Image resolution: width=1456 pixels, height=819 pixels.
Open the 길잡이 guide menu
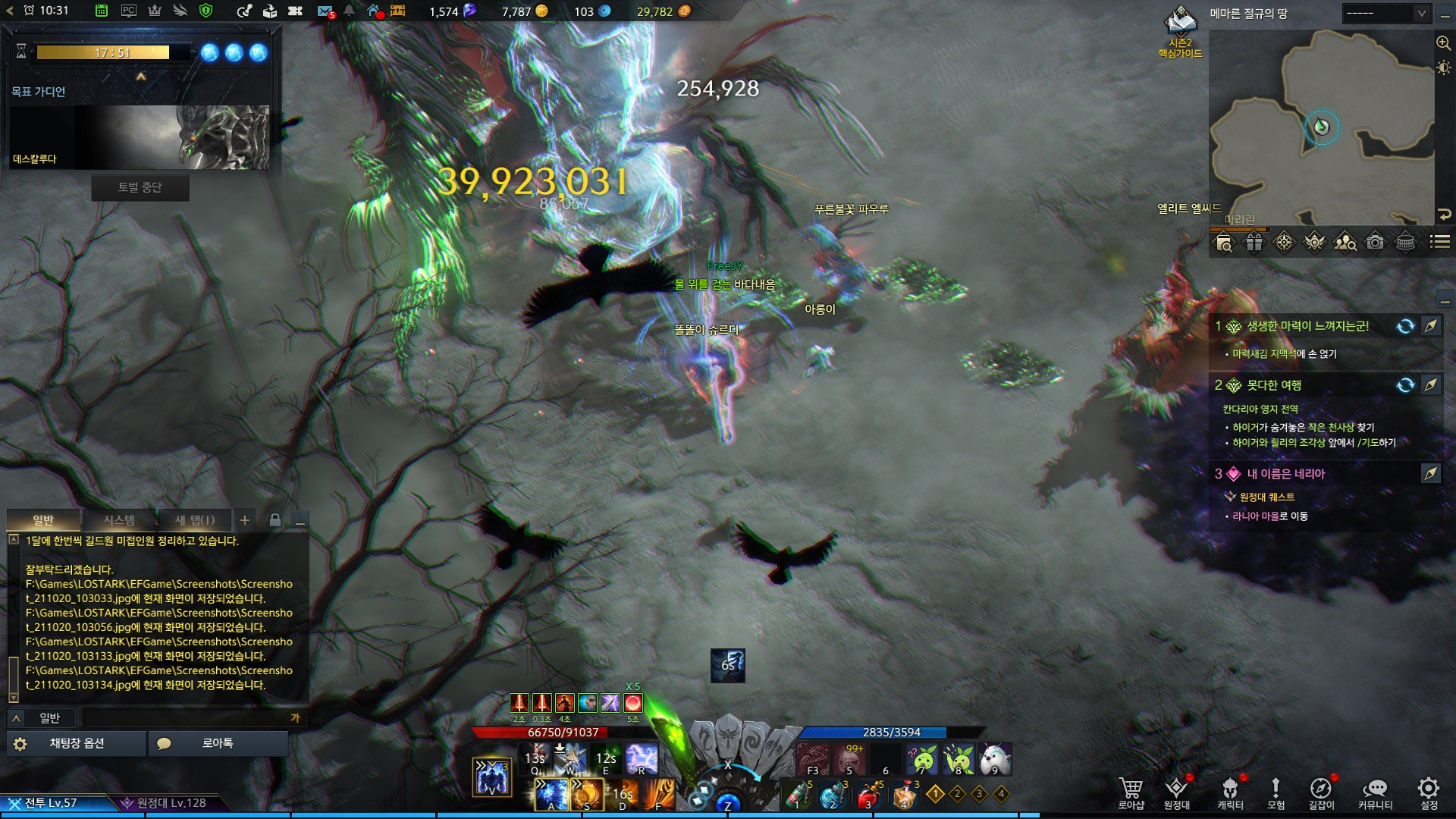click(1320, 792)
